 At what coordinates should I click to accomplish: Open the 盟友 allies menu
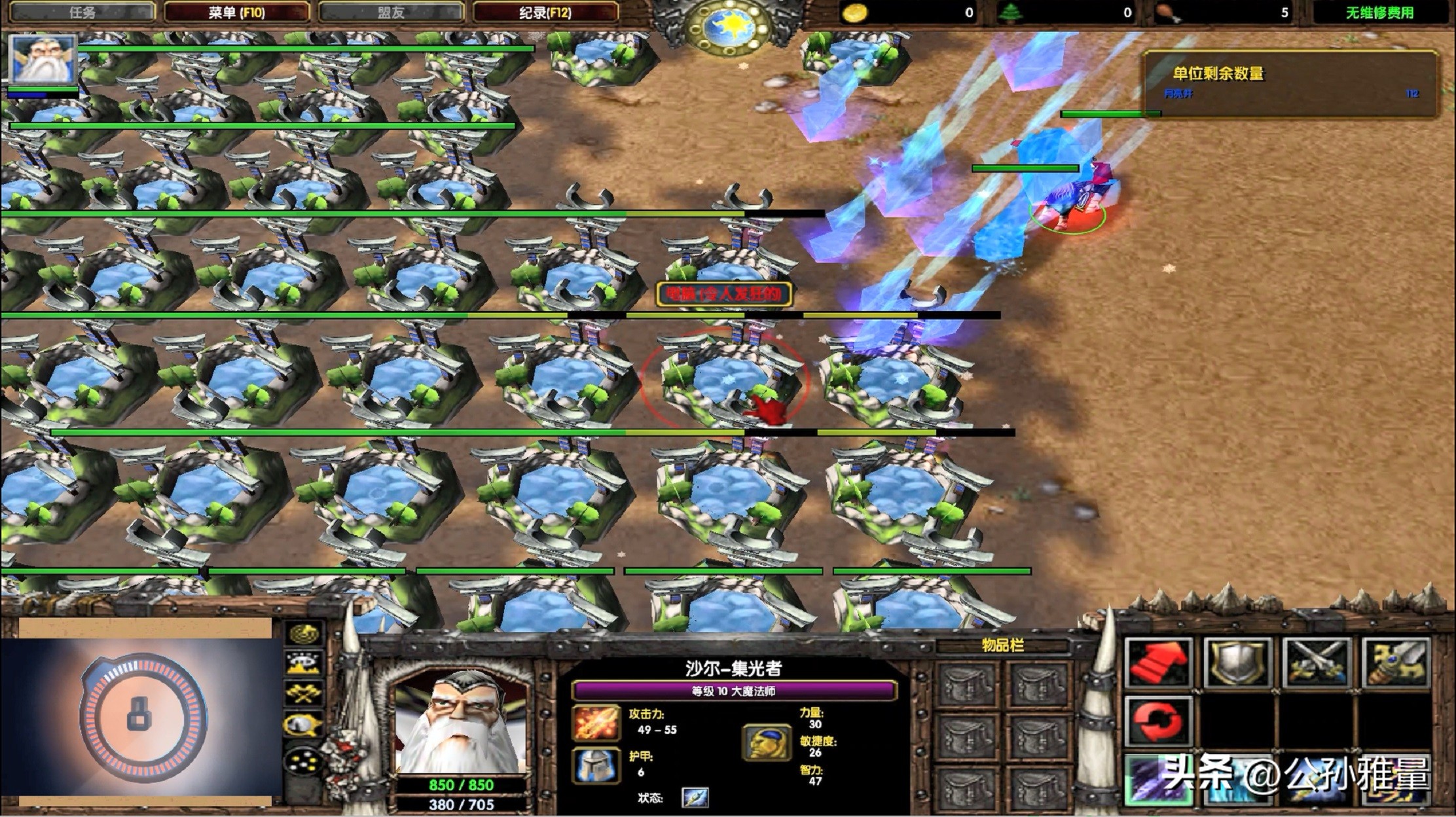click(x=391, y=12)
